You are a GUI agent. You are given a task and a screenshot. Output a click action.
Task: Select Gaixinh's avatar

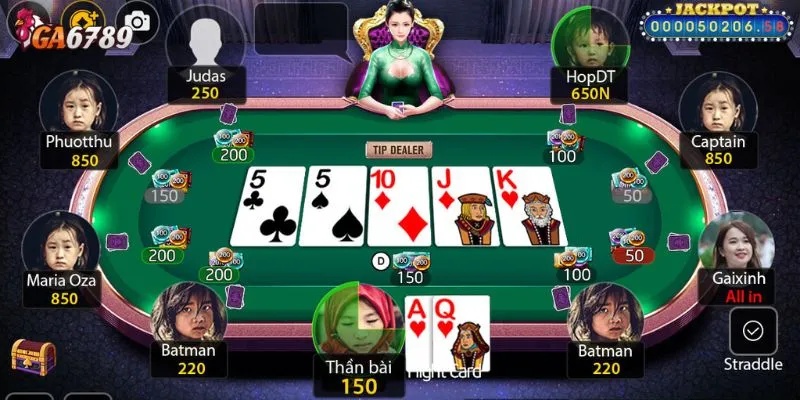coord(736,244)
